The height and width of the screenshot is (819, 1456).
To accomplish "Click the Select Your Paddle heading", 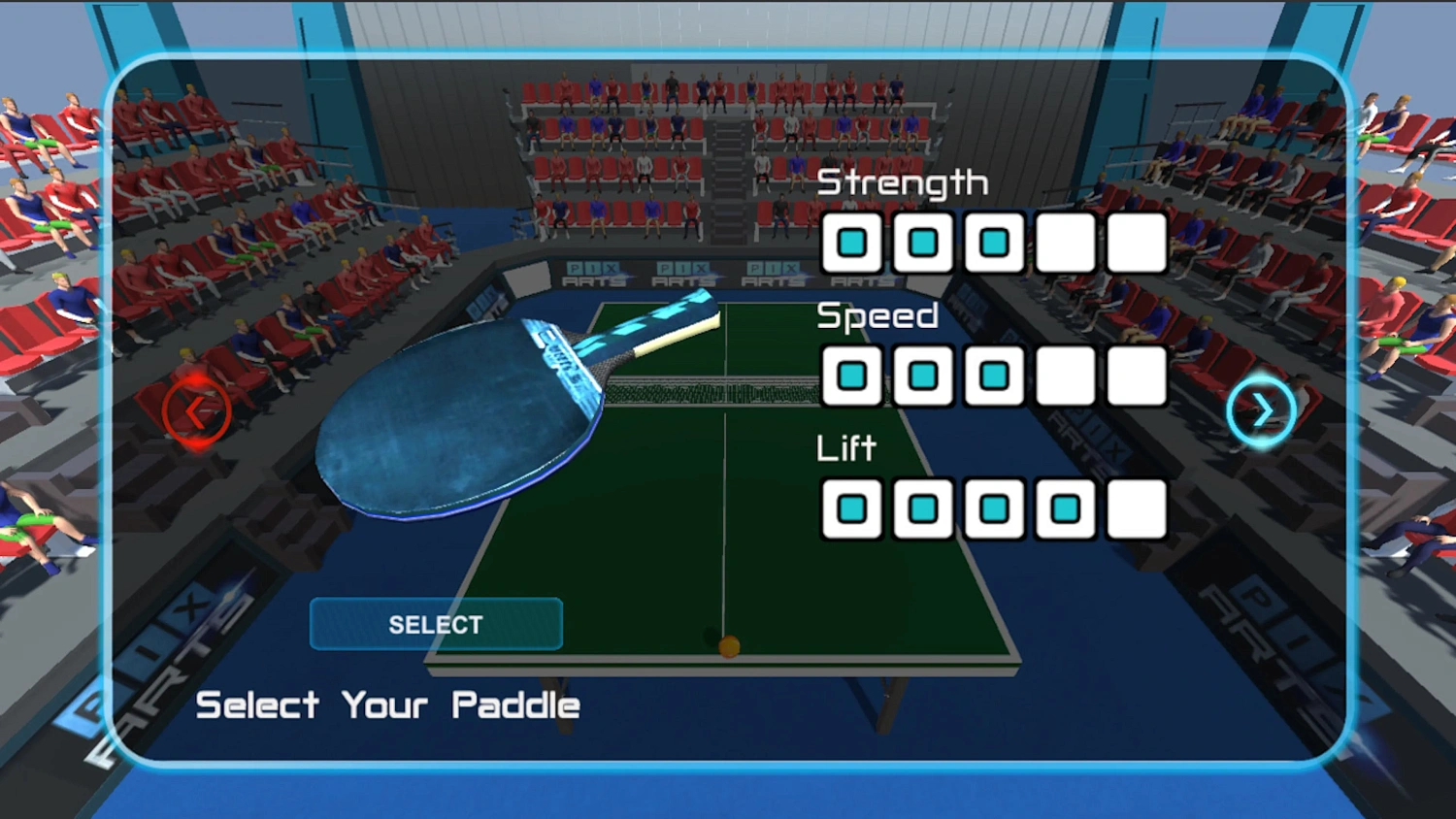I will pyautogui.click(x=386, y=704).
